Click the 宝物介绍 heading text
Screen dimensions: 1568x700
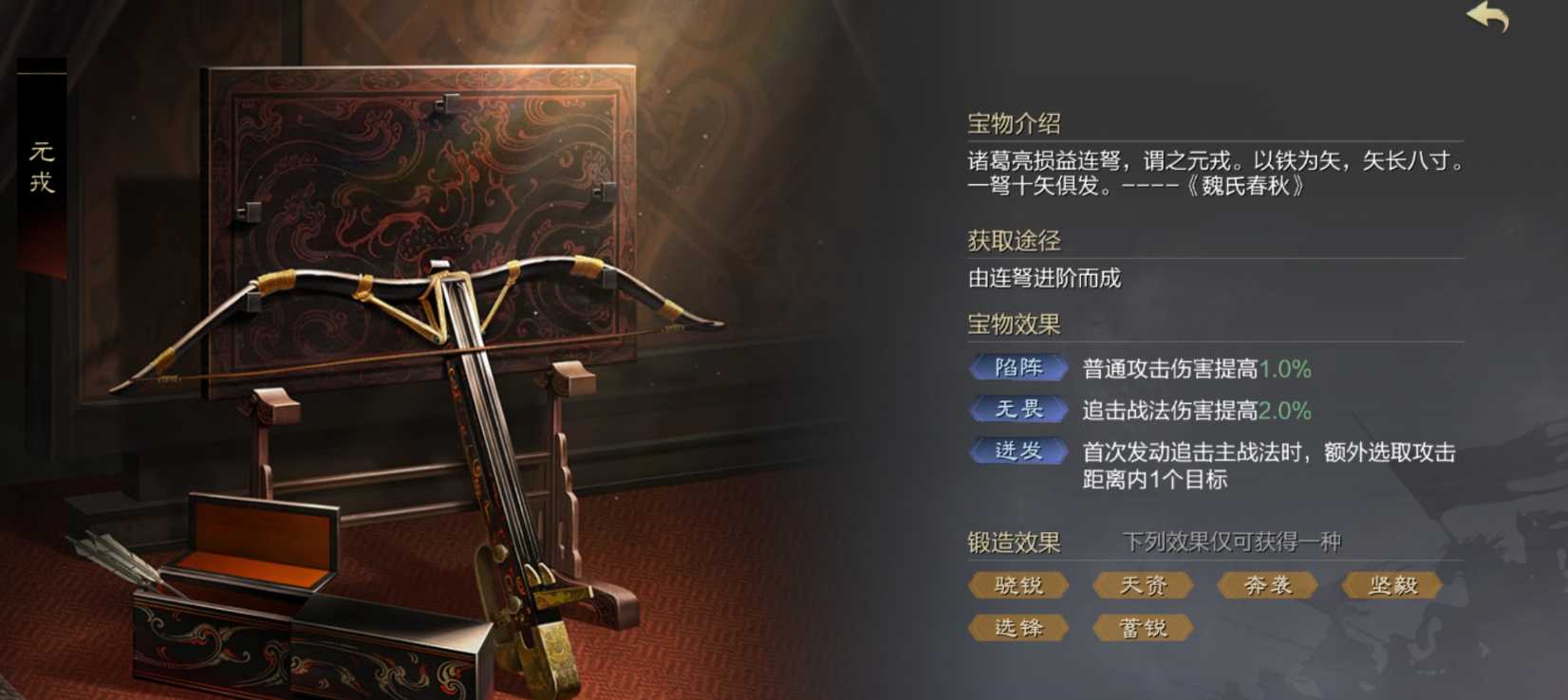(x=1013, y=121)
